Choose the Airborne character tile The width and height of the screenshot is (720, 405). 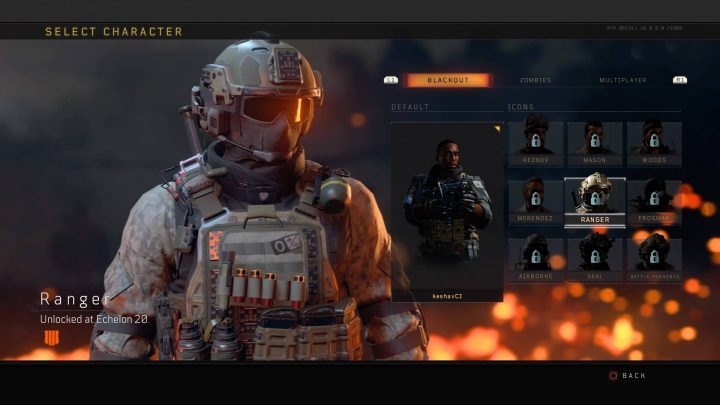coord(535,258)
